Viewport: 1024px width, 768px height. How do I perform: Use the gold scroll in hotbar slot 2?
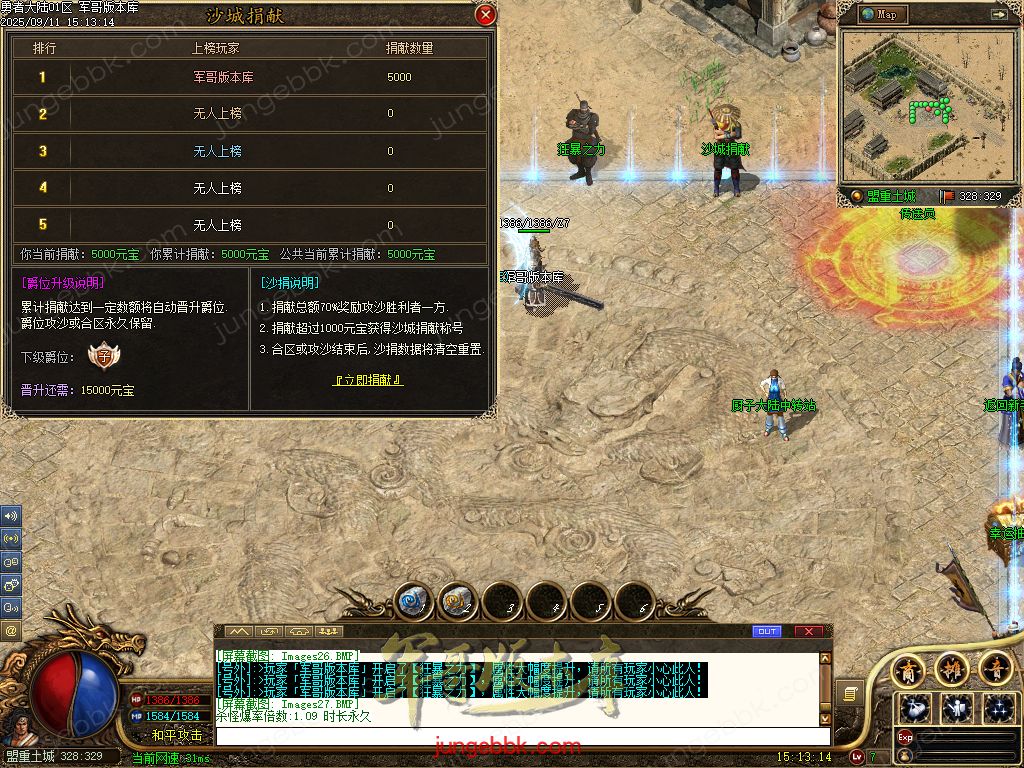pyautogui.click(x=459, y=602)
